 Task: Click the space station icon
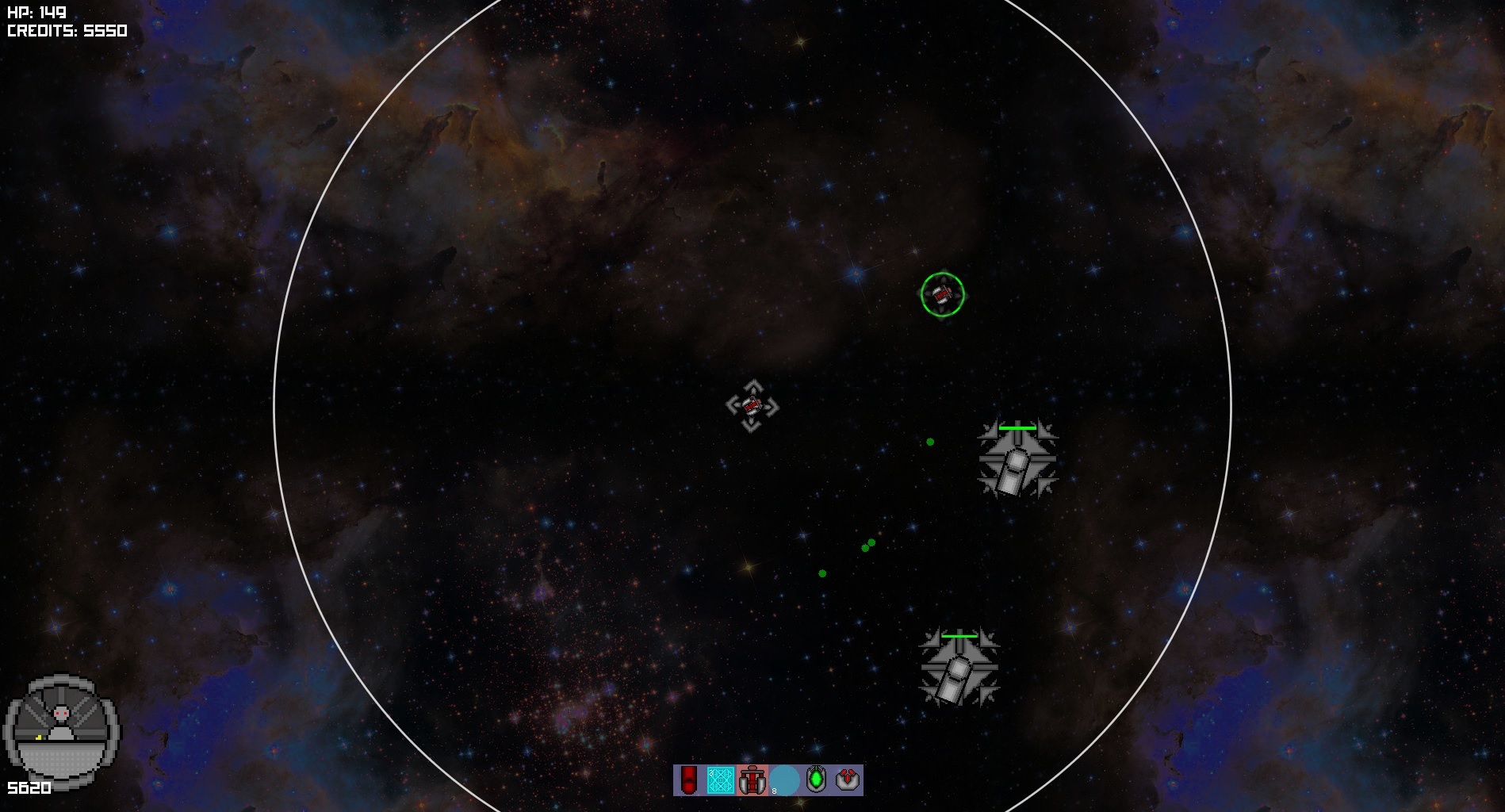[62, 729]
